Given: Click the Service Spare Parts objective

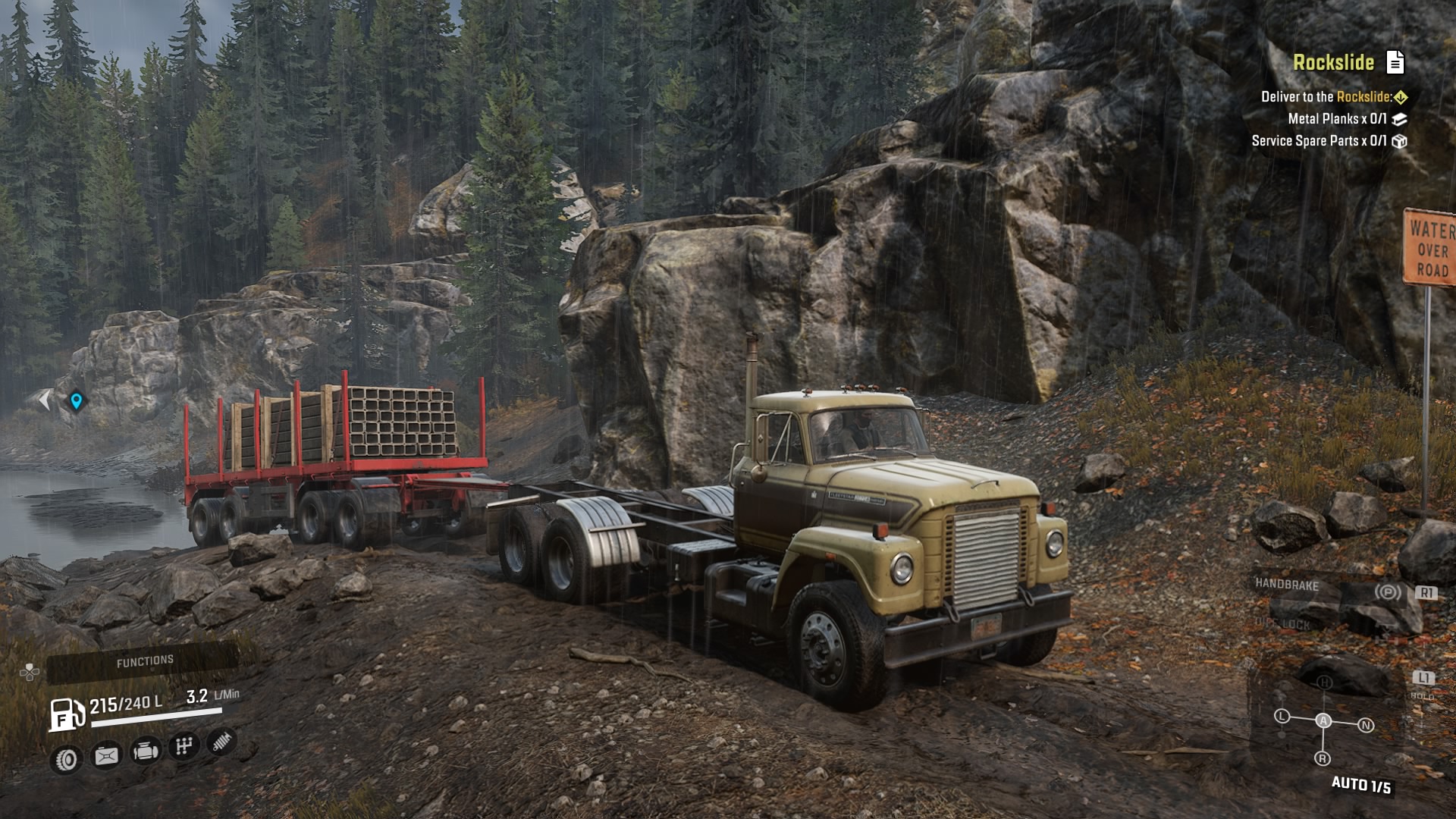Looking at the screenshot, I should (x=1319, y=141).
